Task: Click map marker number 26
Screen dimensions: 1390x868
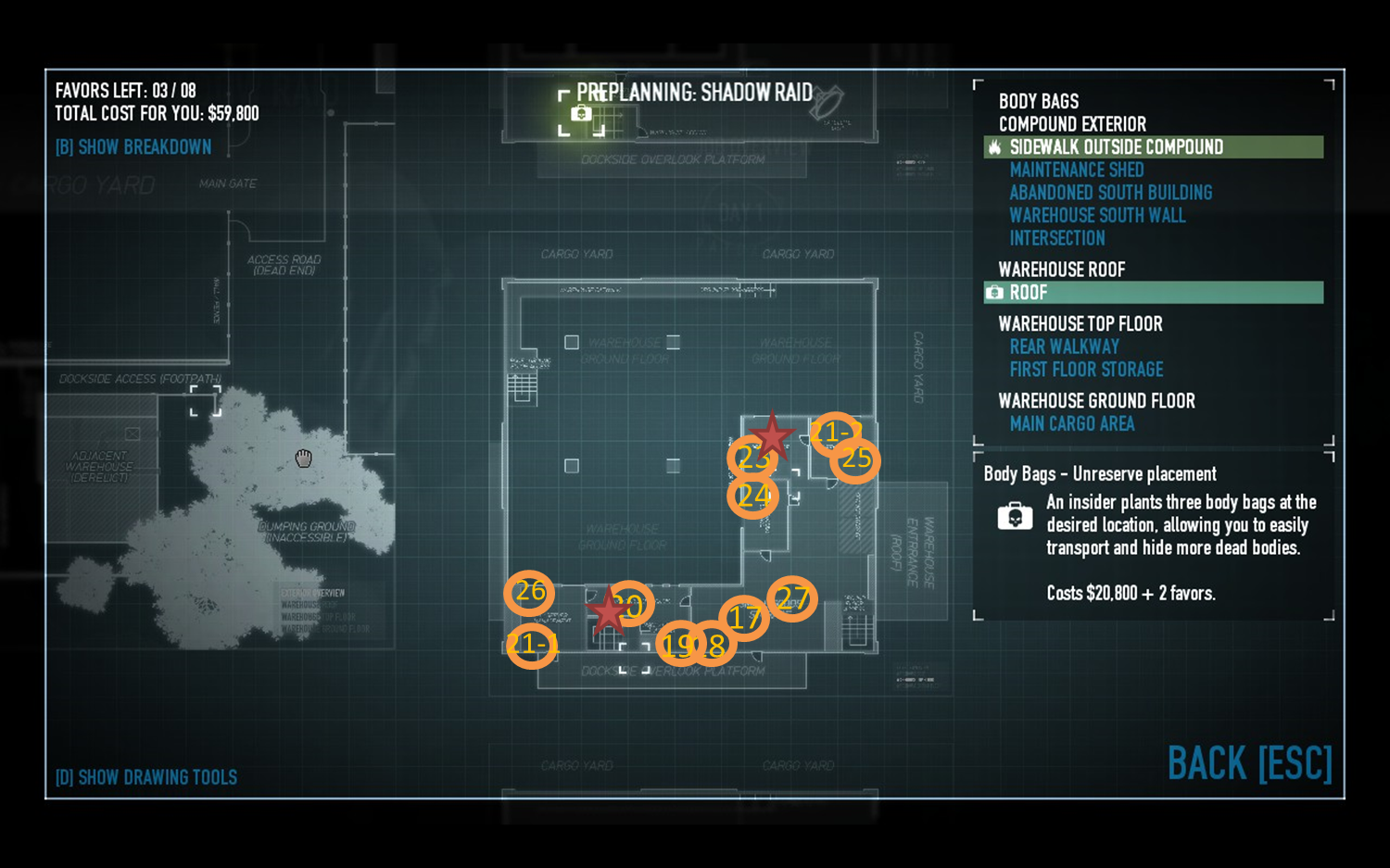Action: tap(529, 592)
